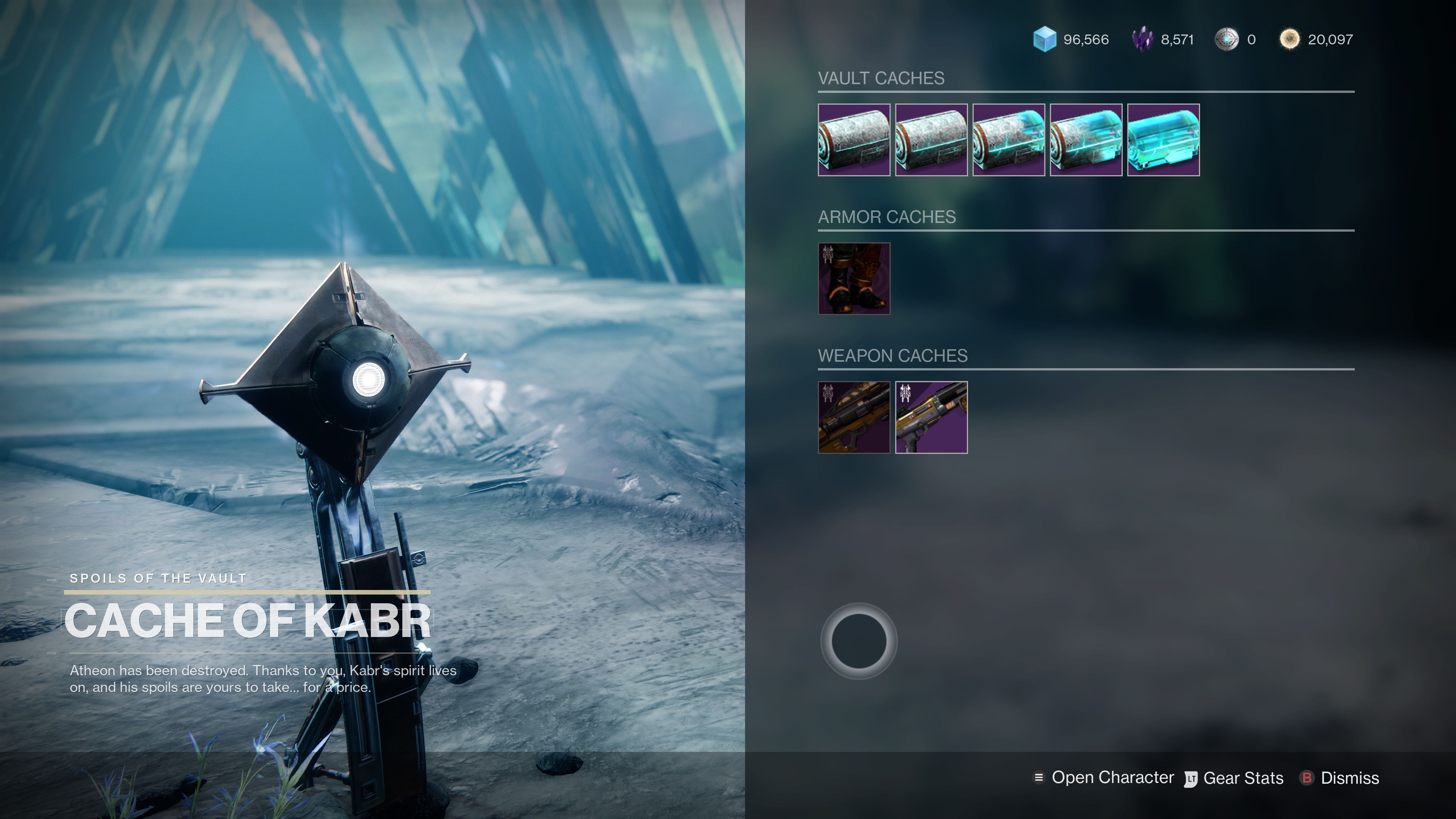This screenshot has width=1456, height=819.
Task: Select the rifle in Weapon Caches
Action: 854,418
